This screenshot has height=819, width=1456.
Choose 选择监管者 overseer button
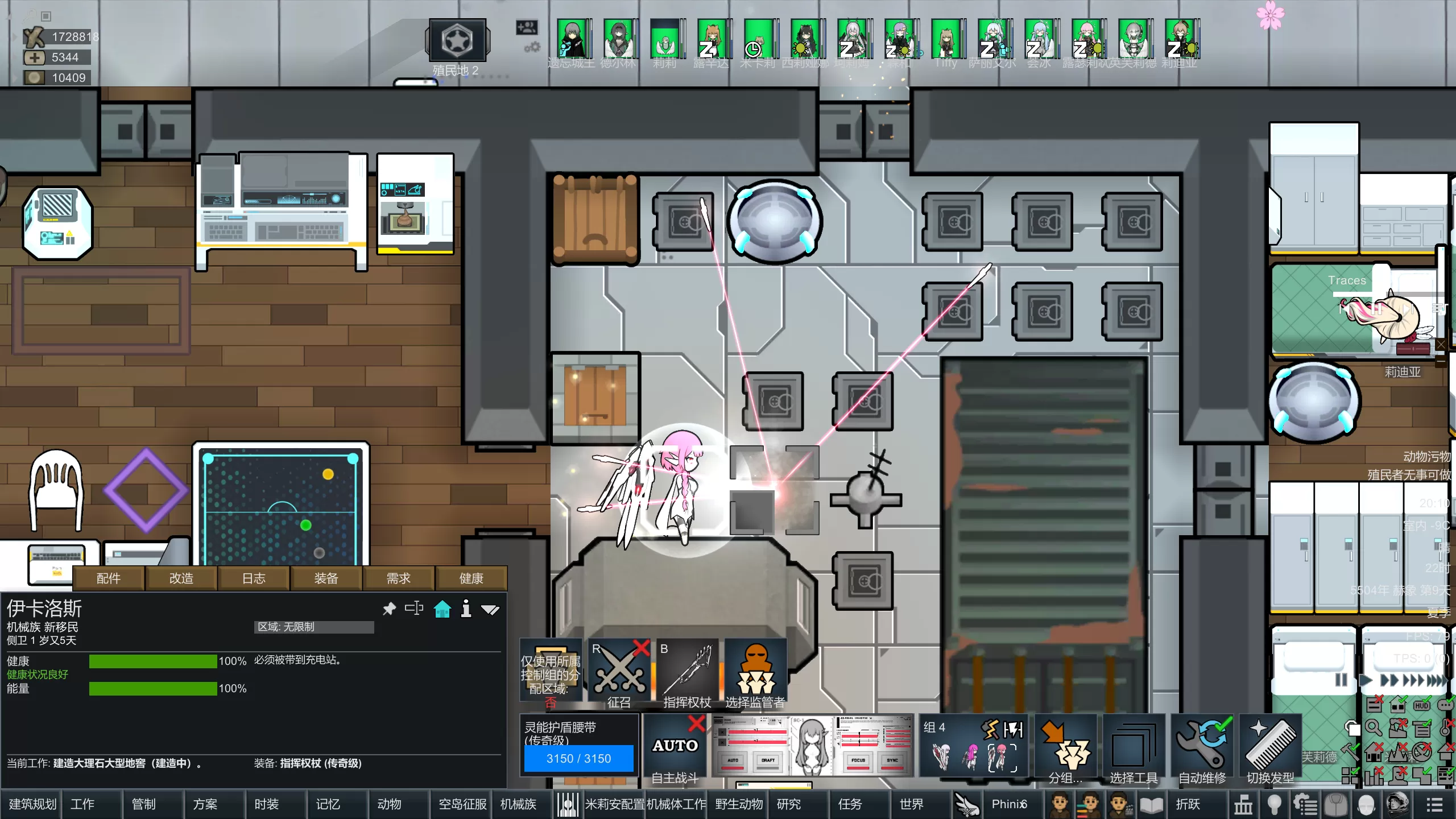point(755,674)
